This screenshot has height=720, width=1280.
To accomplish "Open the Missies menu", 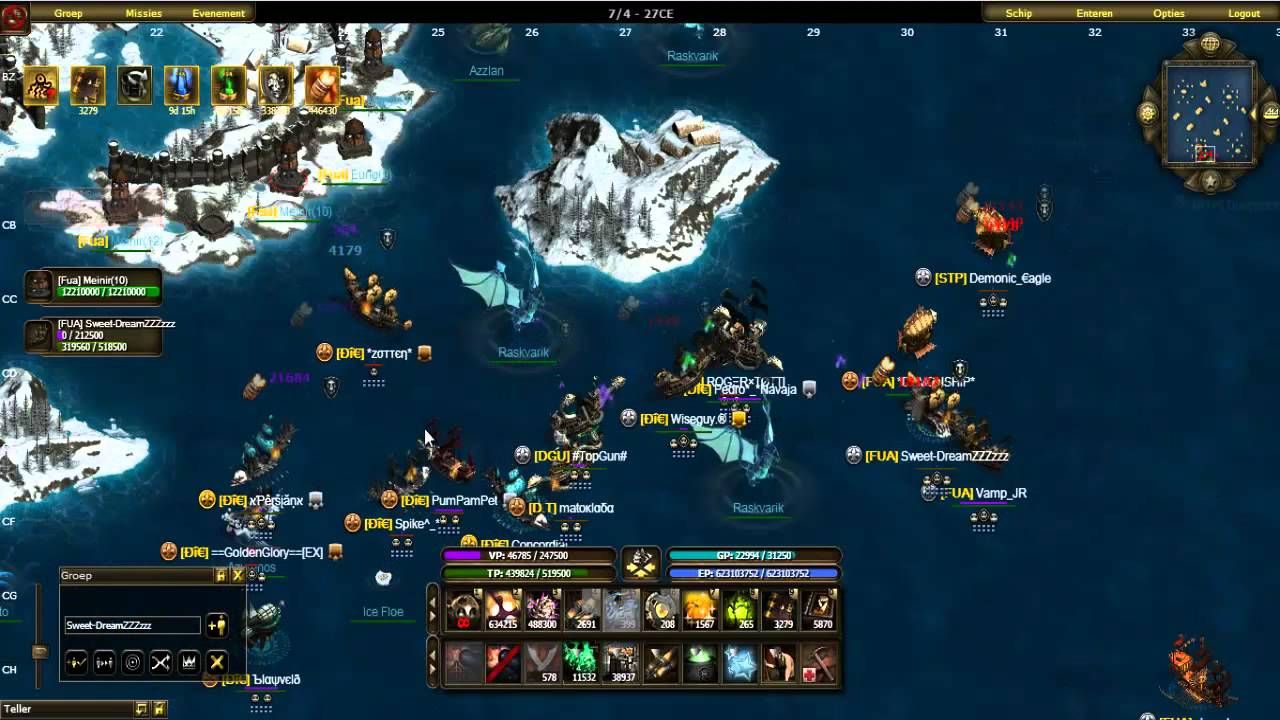I will pos(143,13).
